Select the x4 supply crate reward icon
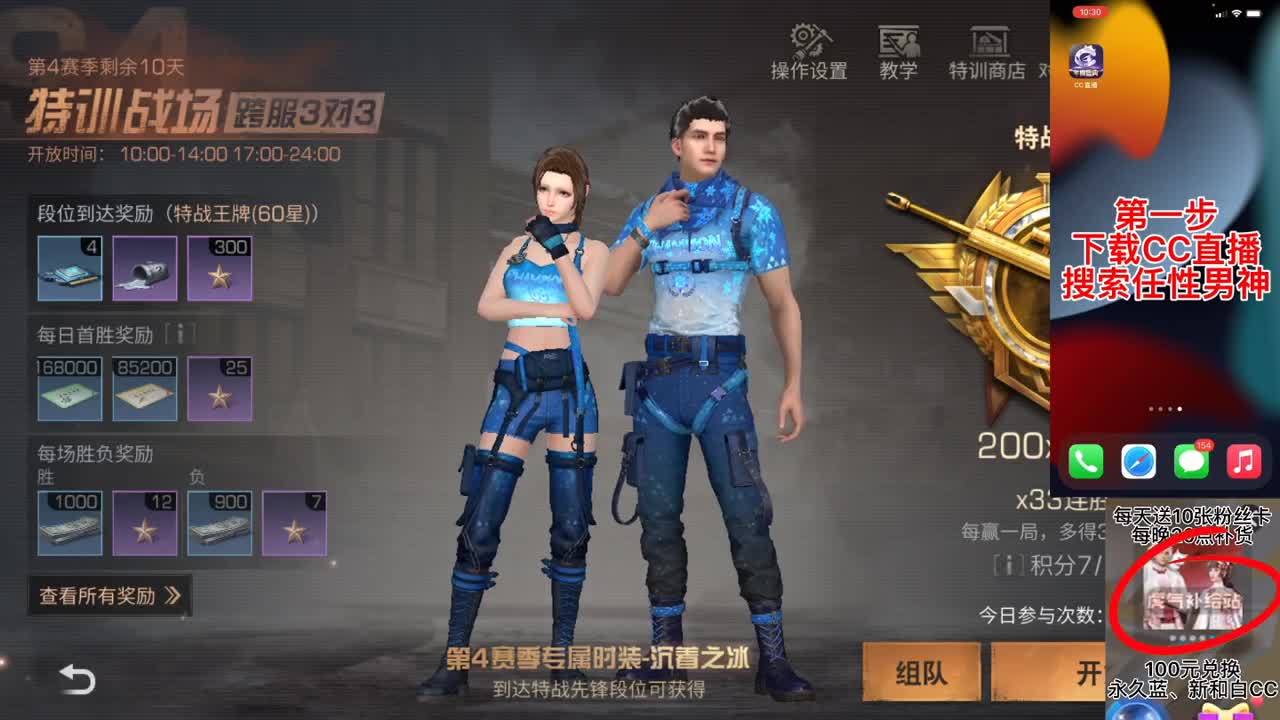This screenshot has width=1280, height=720. point(68,268)
